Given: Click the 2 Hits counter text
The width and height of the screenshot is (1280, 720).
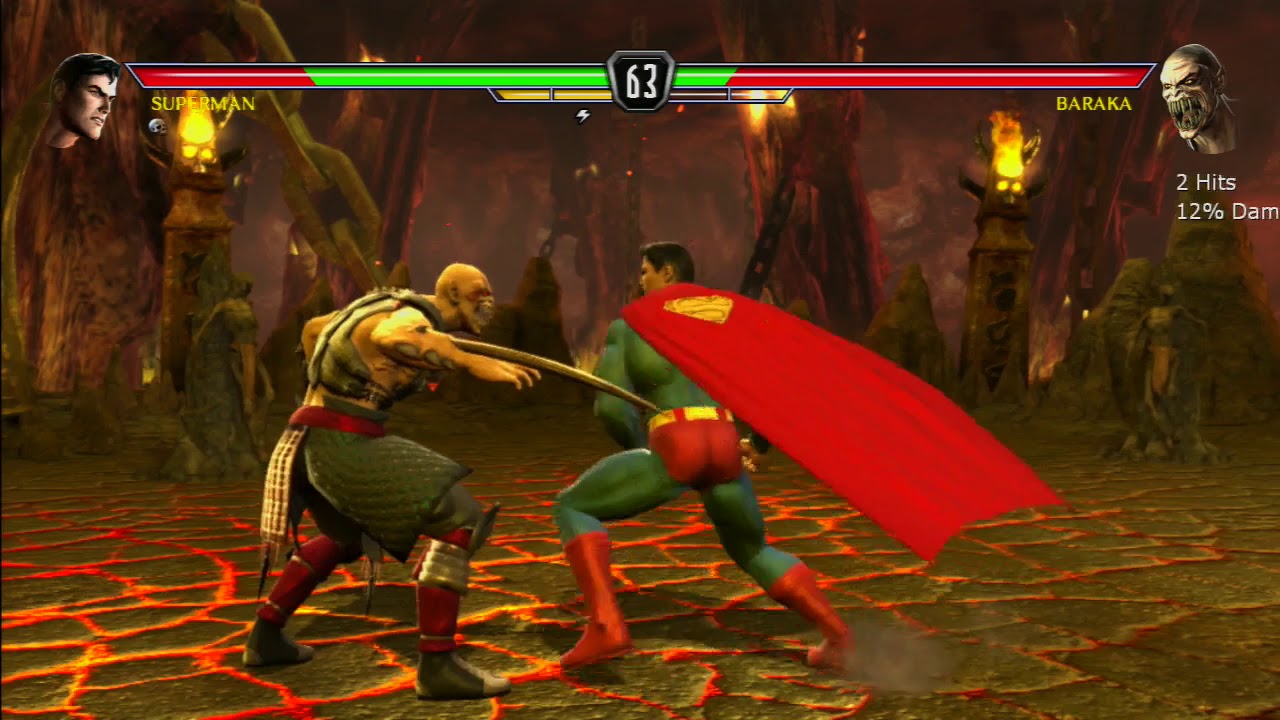Looking at the screenshot, I should click(x=1204, y=183).
